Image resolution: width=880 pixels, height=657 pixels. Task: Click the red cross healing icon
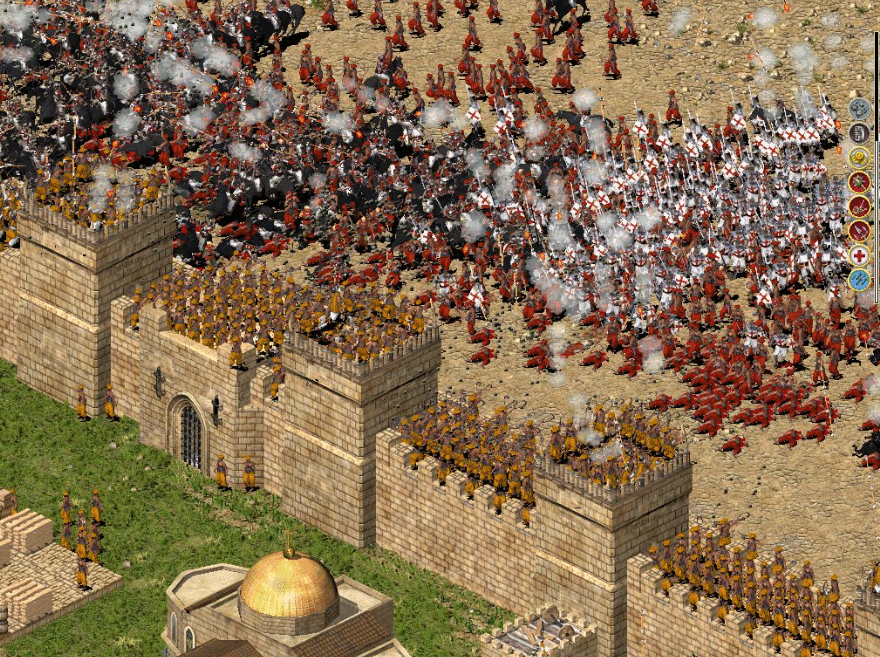click(859, 255)
